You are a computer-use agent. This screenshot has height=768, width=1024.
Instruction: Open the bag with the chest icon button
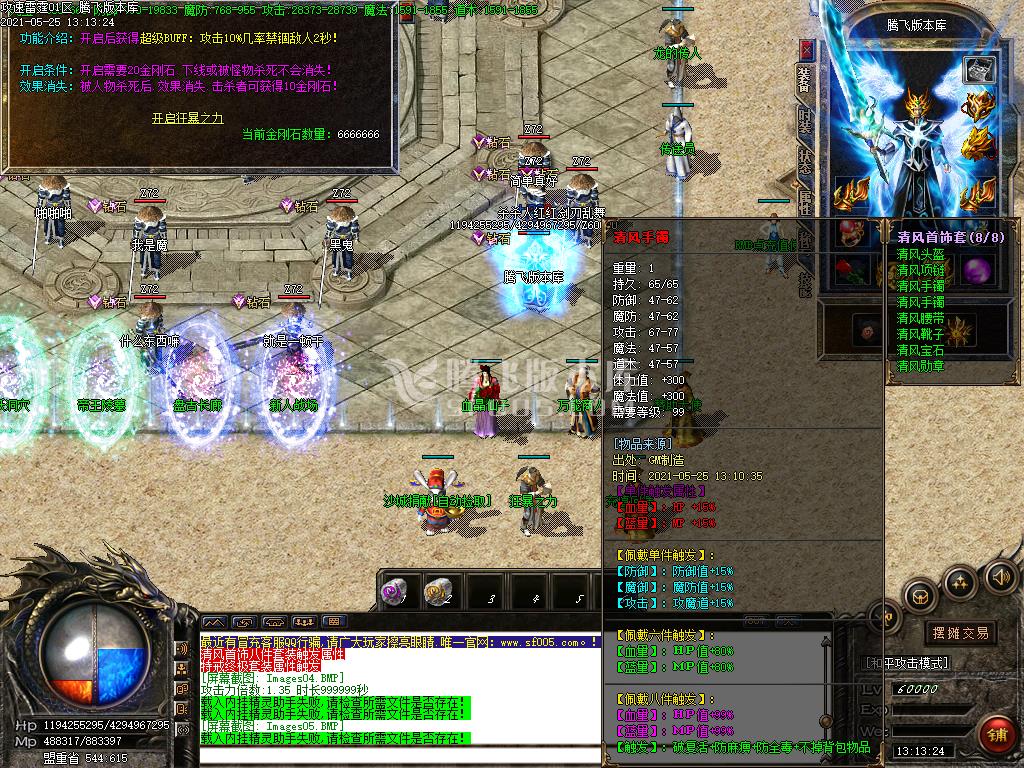pyautogui.click(x=918, y=596)
